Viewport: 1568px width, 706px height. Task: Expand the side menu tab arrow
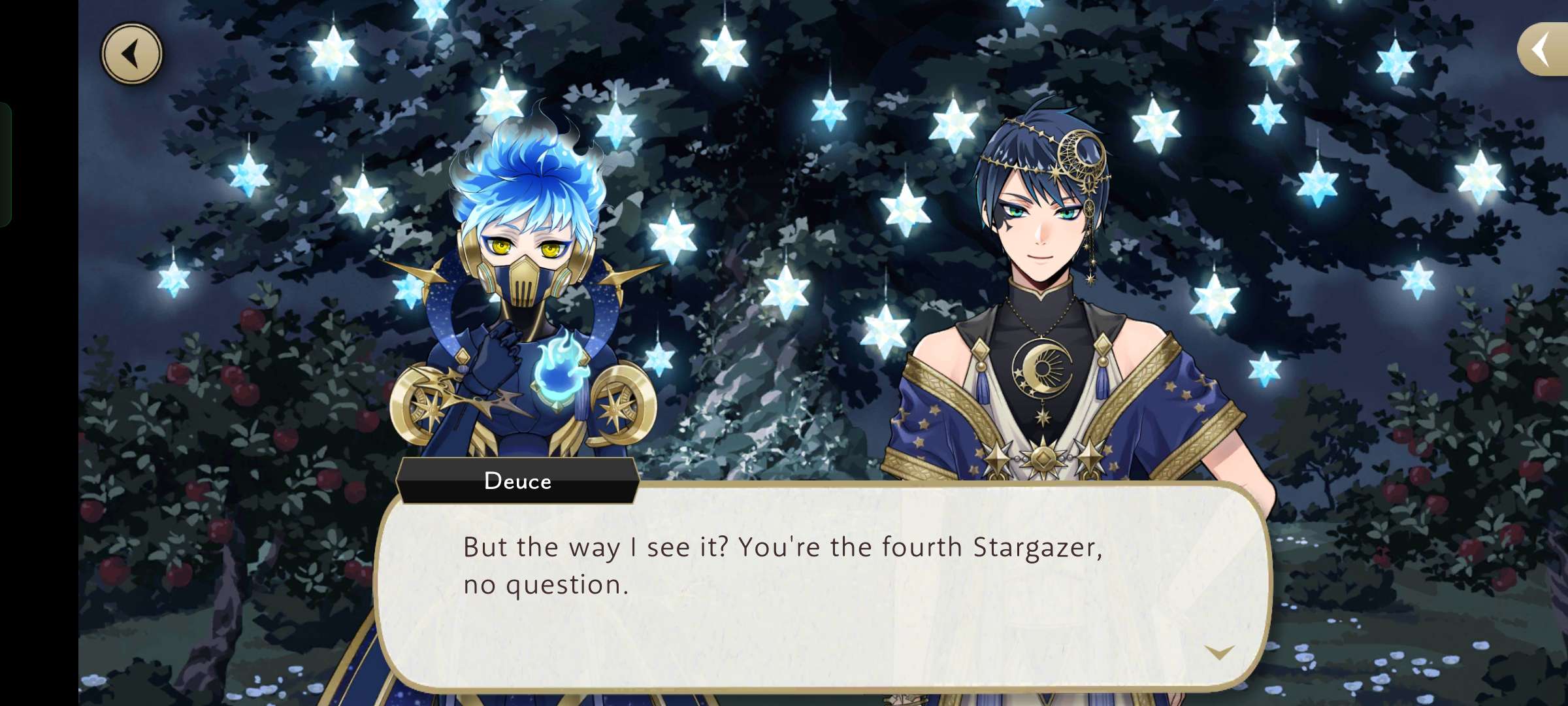tap(1543, 50)
